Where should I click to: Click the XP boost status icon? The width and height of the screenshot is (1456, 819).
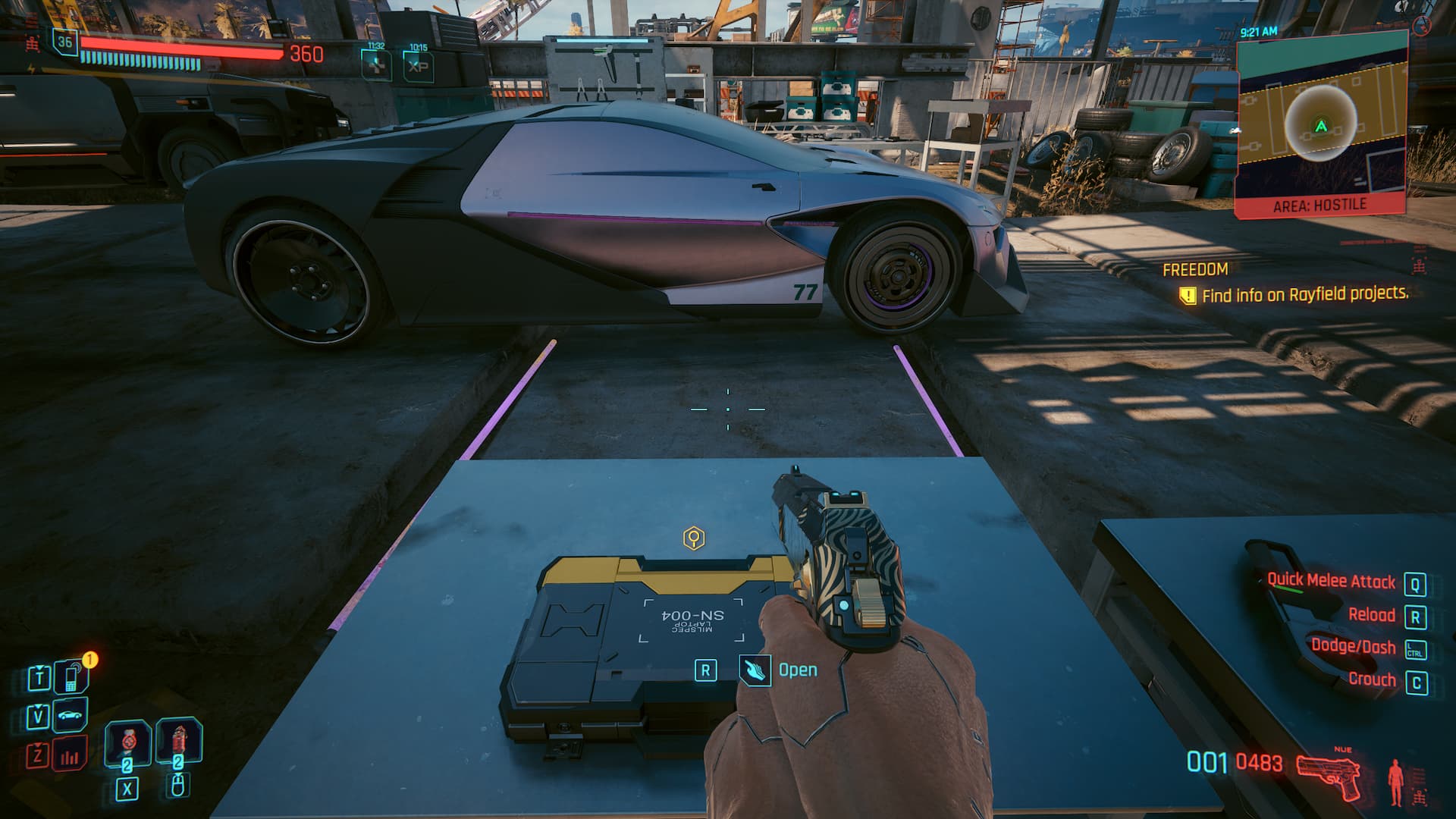pyautogui.click(x=418, y=65)
